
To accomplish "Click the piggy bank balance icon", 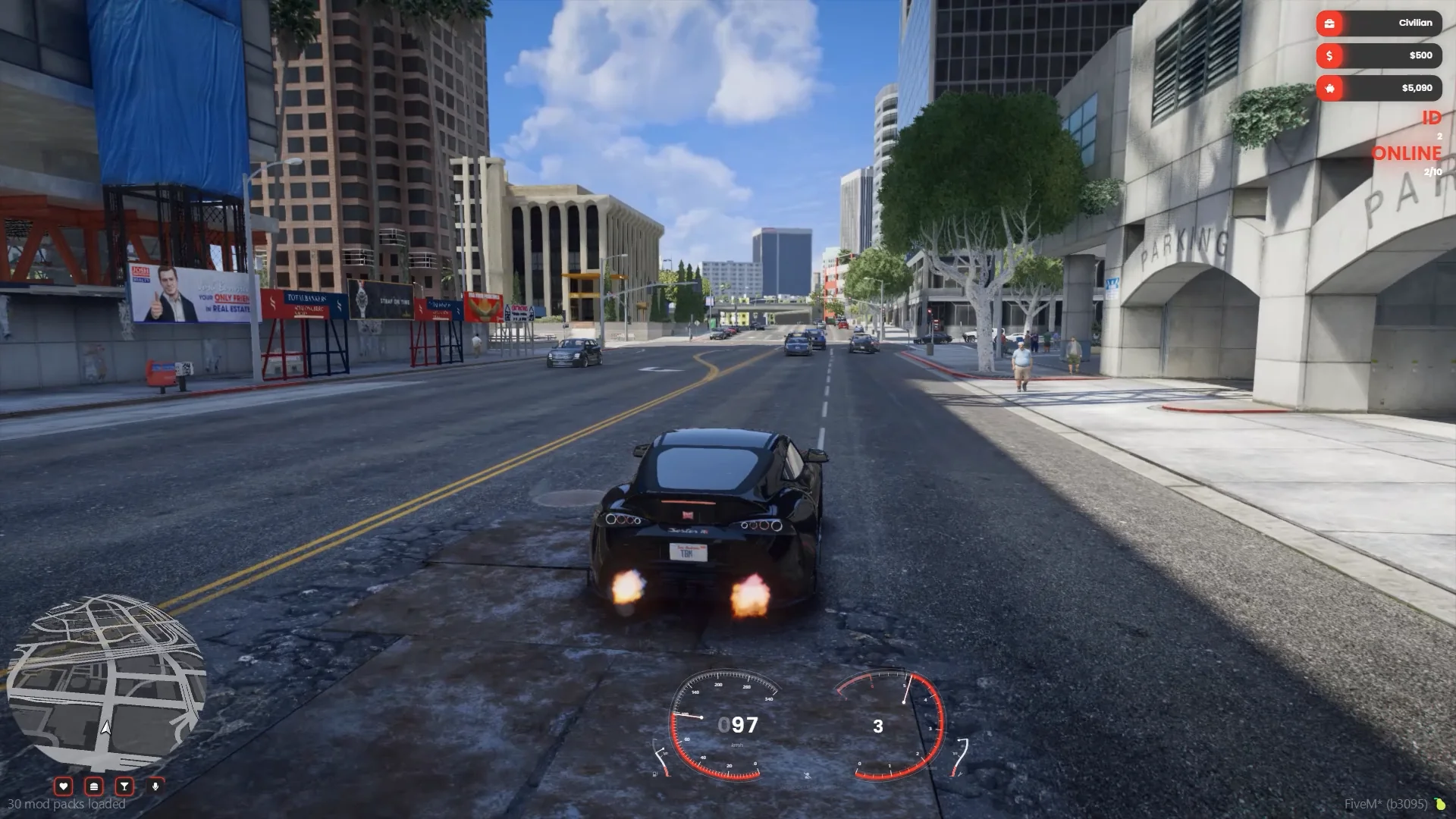I will coord(1329,89).
